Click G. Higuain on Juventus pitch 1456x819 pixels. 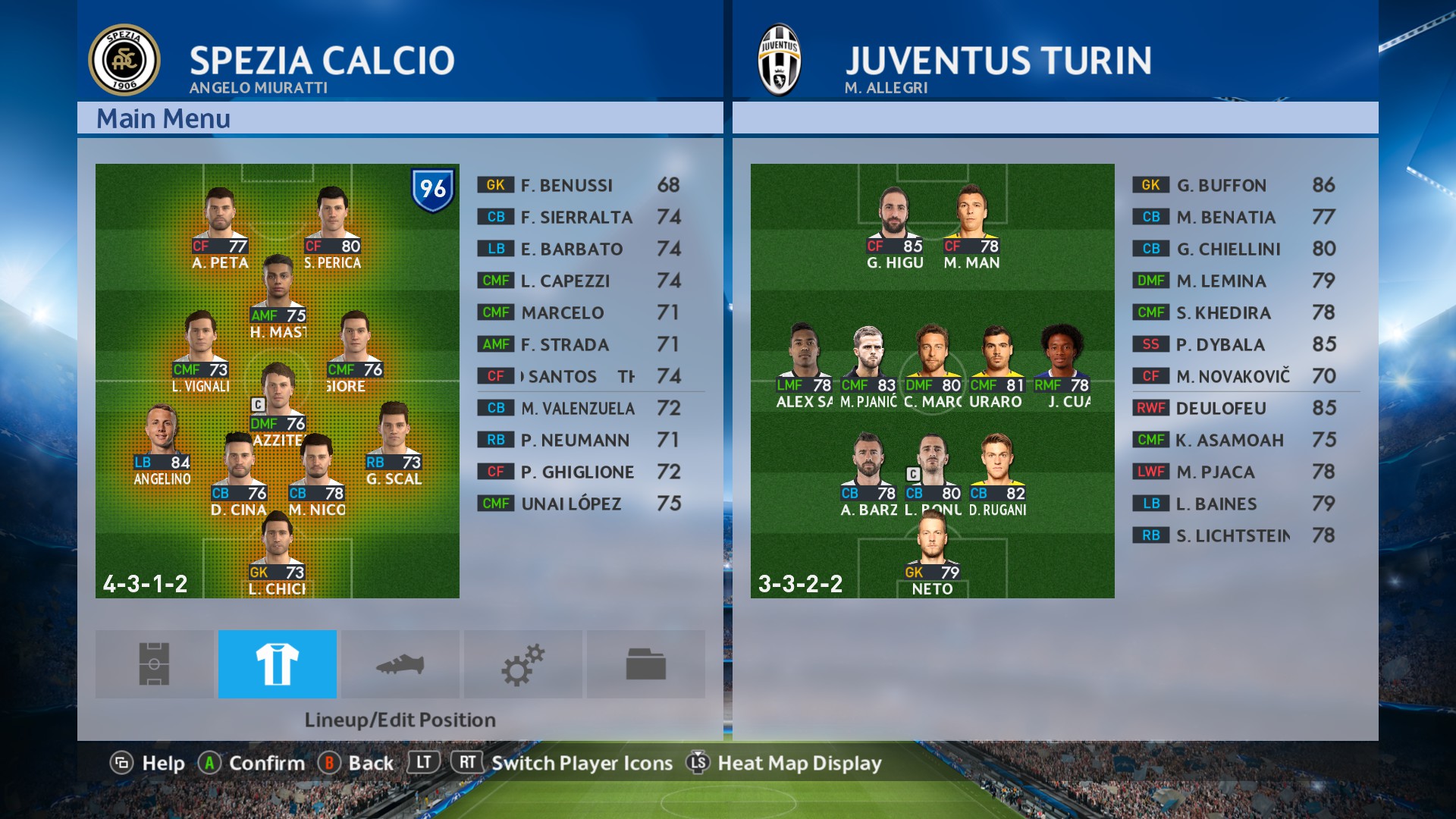click(x=895, y=227)
